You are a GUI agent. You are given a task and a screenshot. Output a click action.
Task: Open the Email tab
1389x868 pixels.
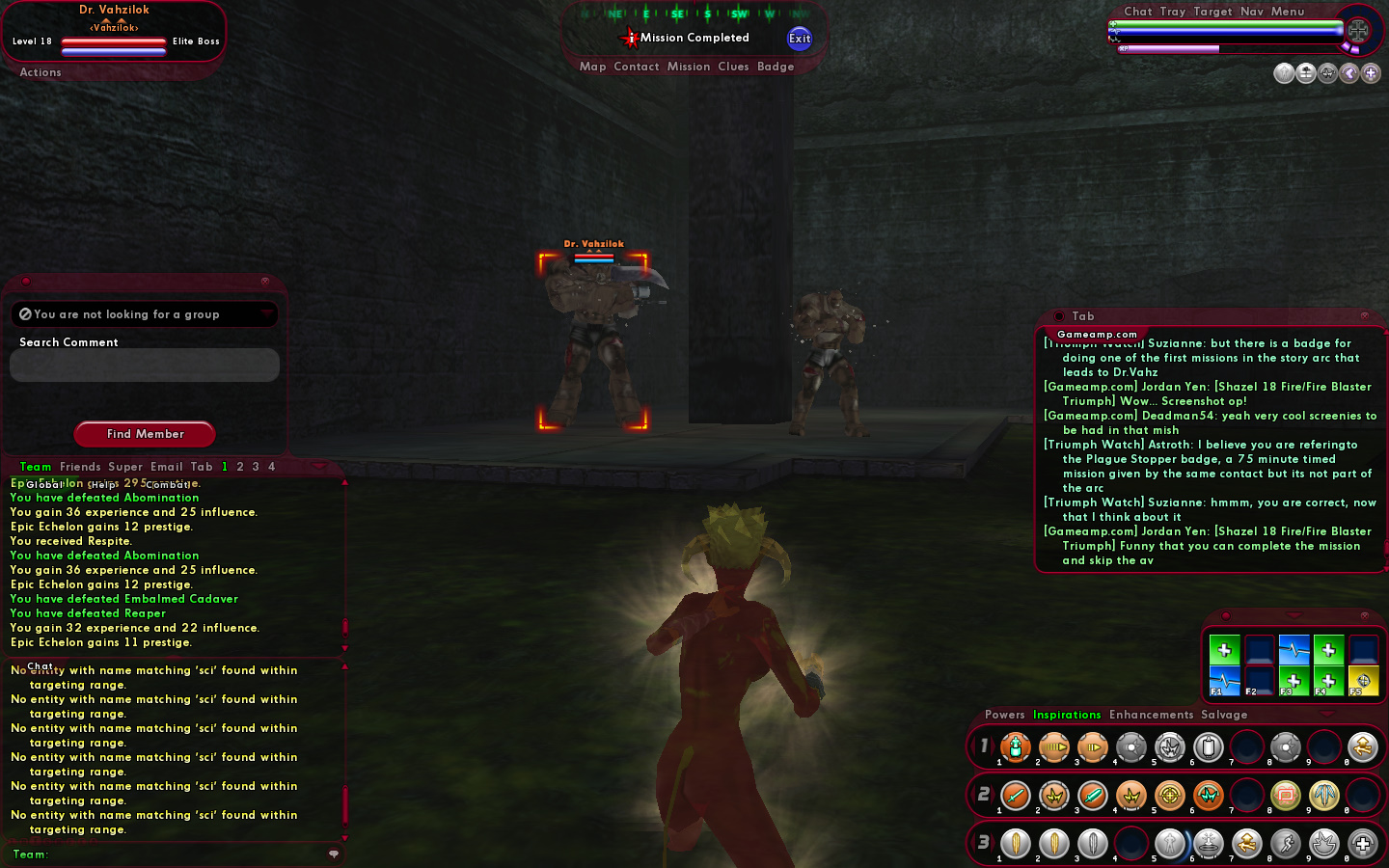pyautogui.click(x=167, y=467)
